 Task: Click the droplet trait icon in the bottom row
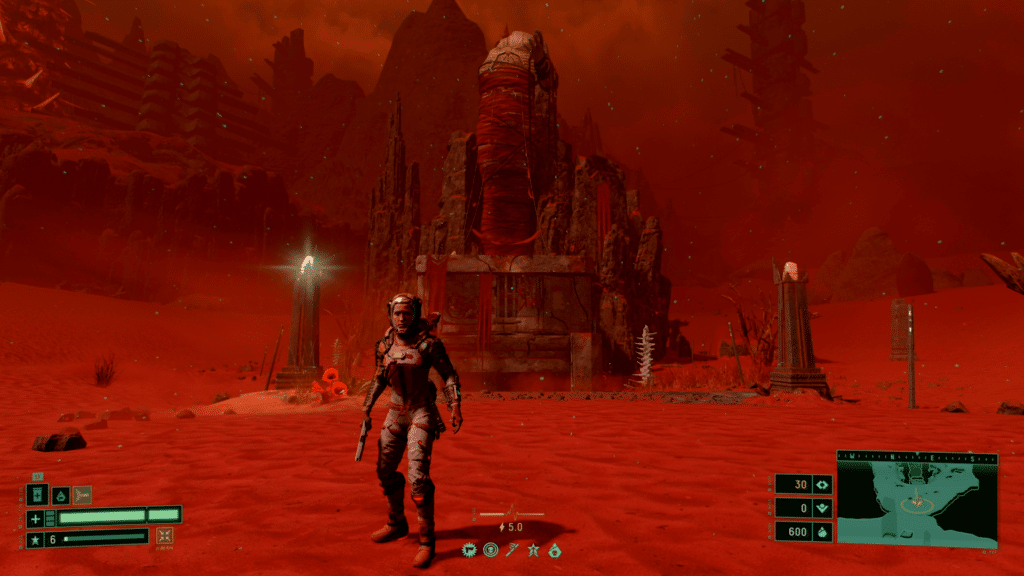coord(556,550)
